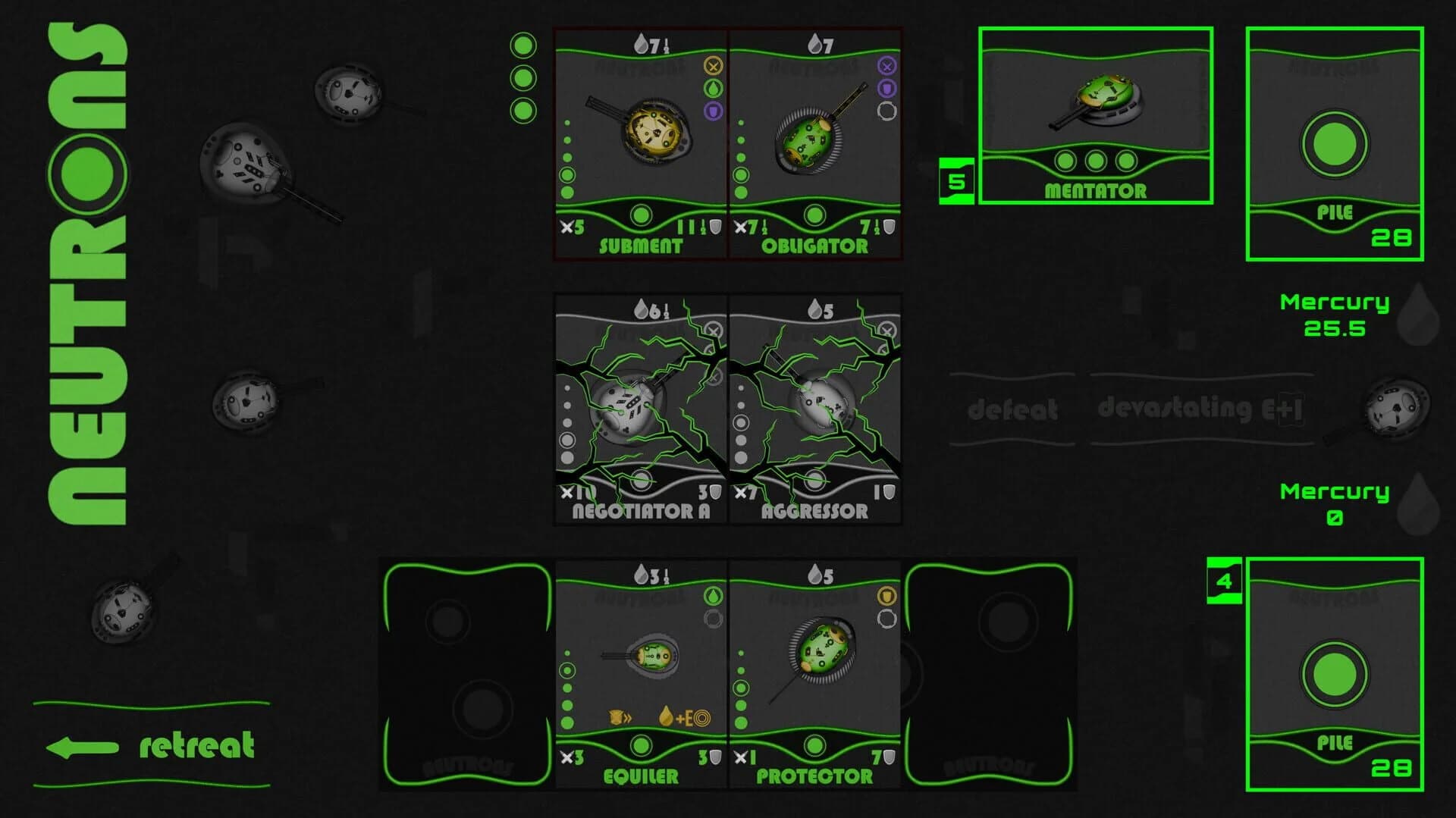Image resolution: width=1456 pixels, height=818 pixels.
Task: Toggle the gray empty circle on Obligator card
Action: pyautogui.click(x=888, y=111)
